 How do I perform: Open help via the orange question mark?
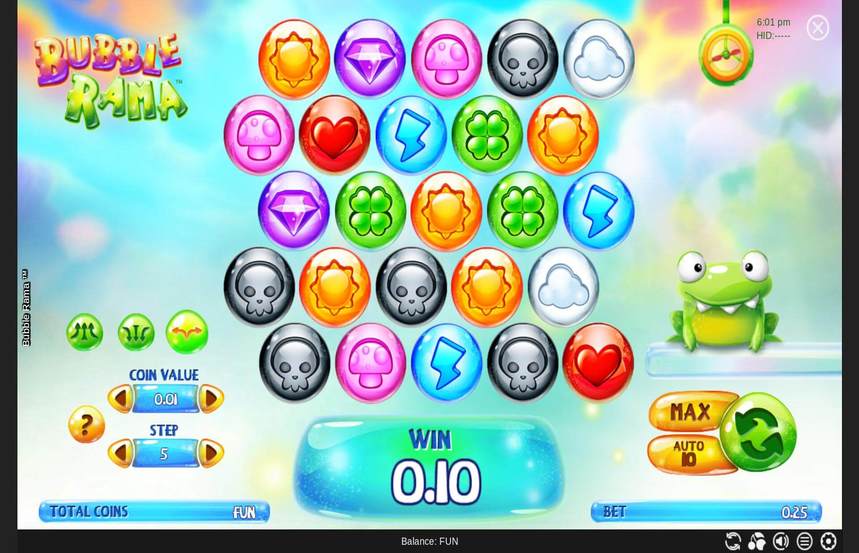(x=86, y=425)
